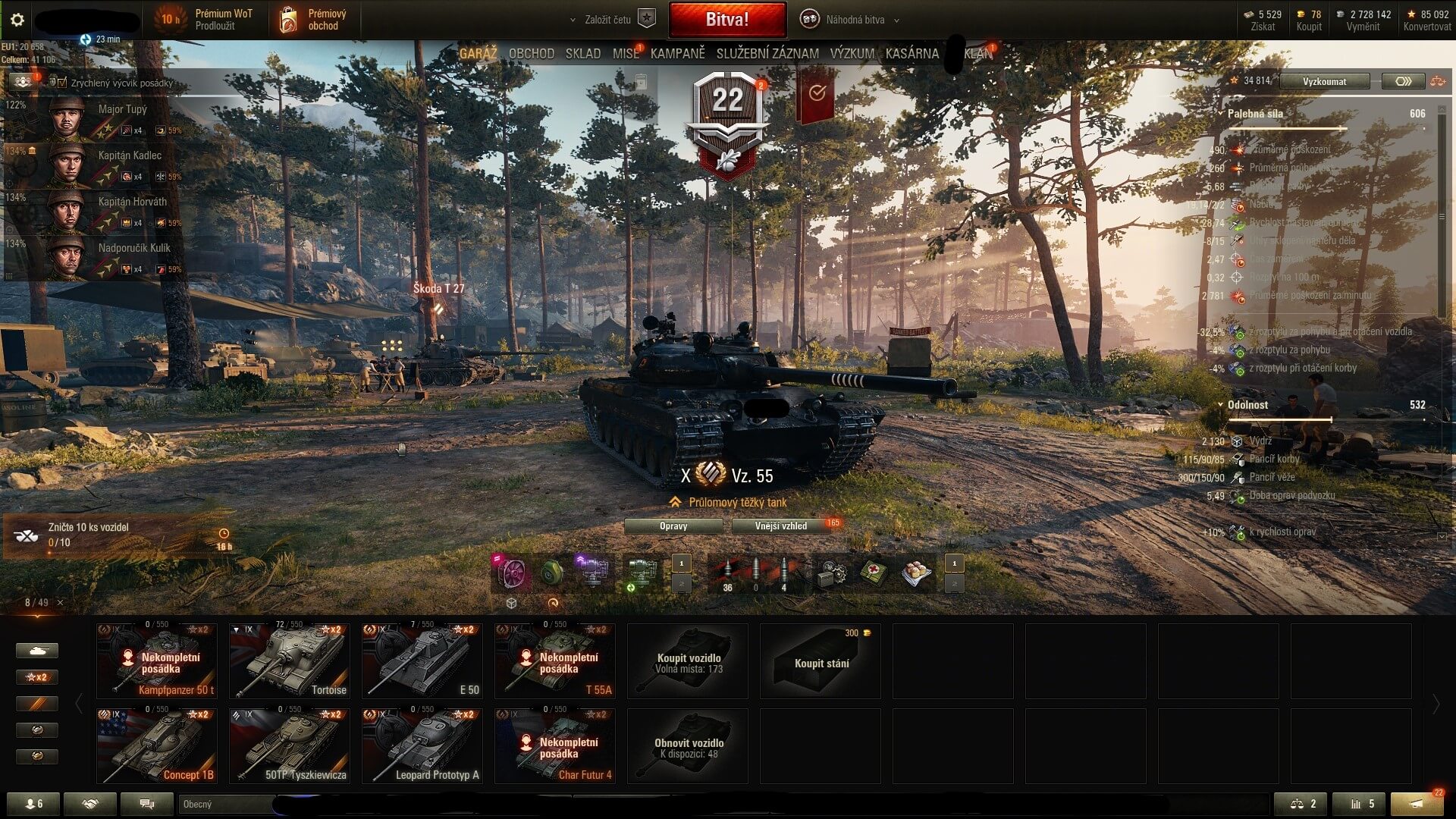The image size is (1456, 819).
Task: Open Opravy for the Vz. 55
Action: (673, 526)
